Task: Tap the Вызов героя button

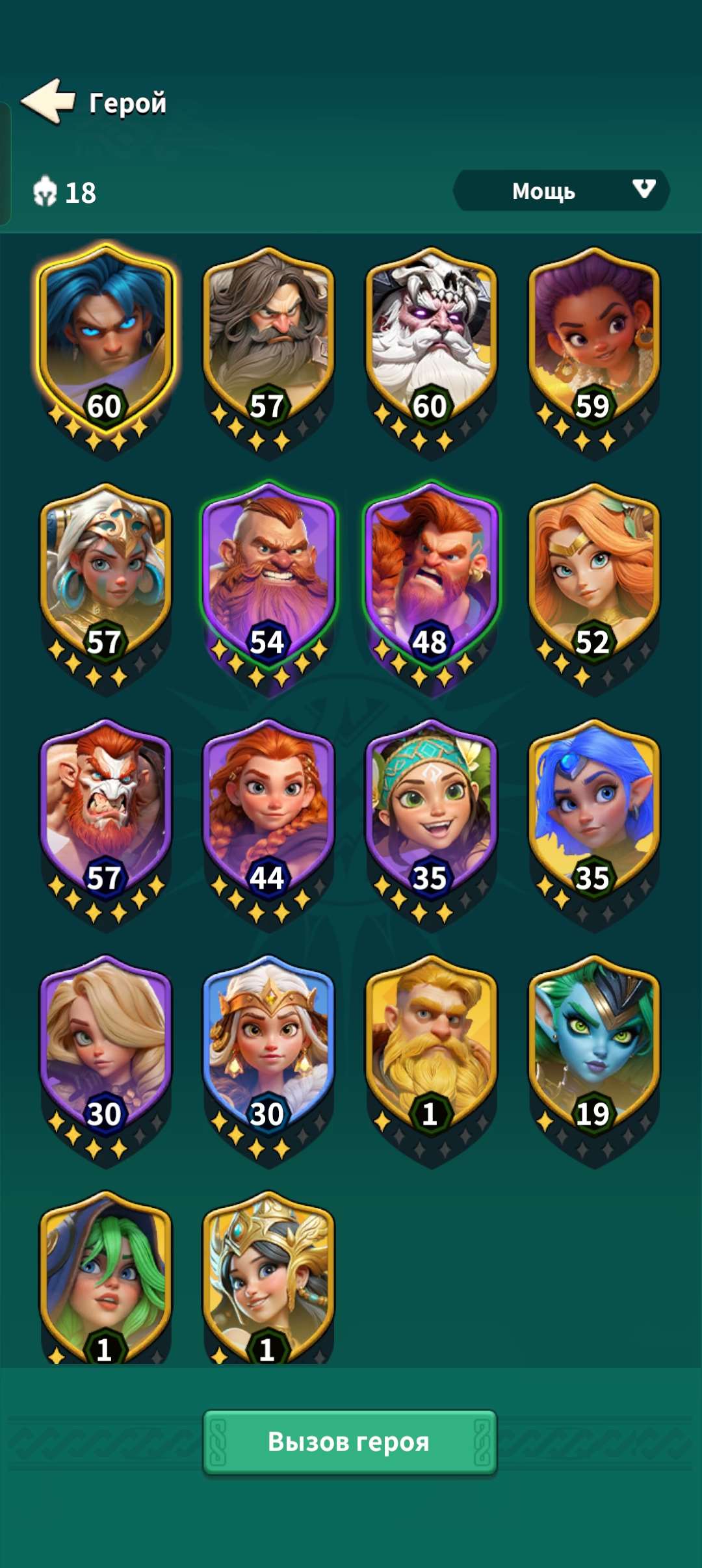Action: 350,1441
